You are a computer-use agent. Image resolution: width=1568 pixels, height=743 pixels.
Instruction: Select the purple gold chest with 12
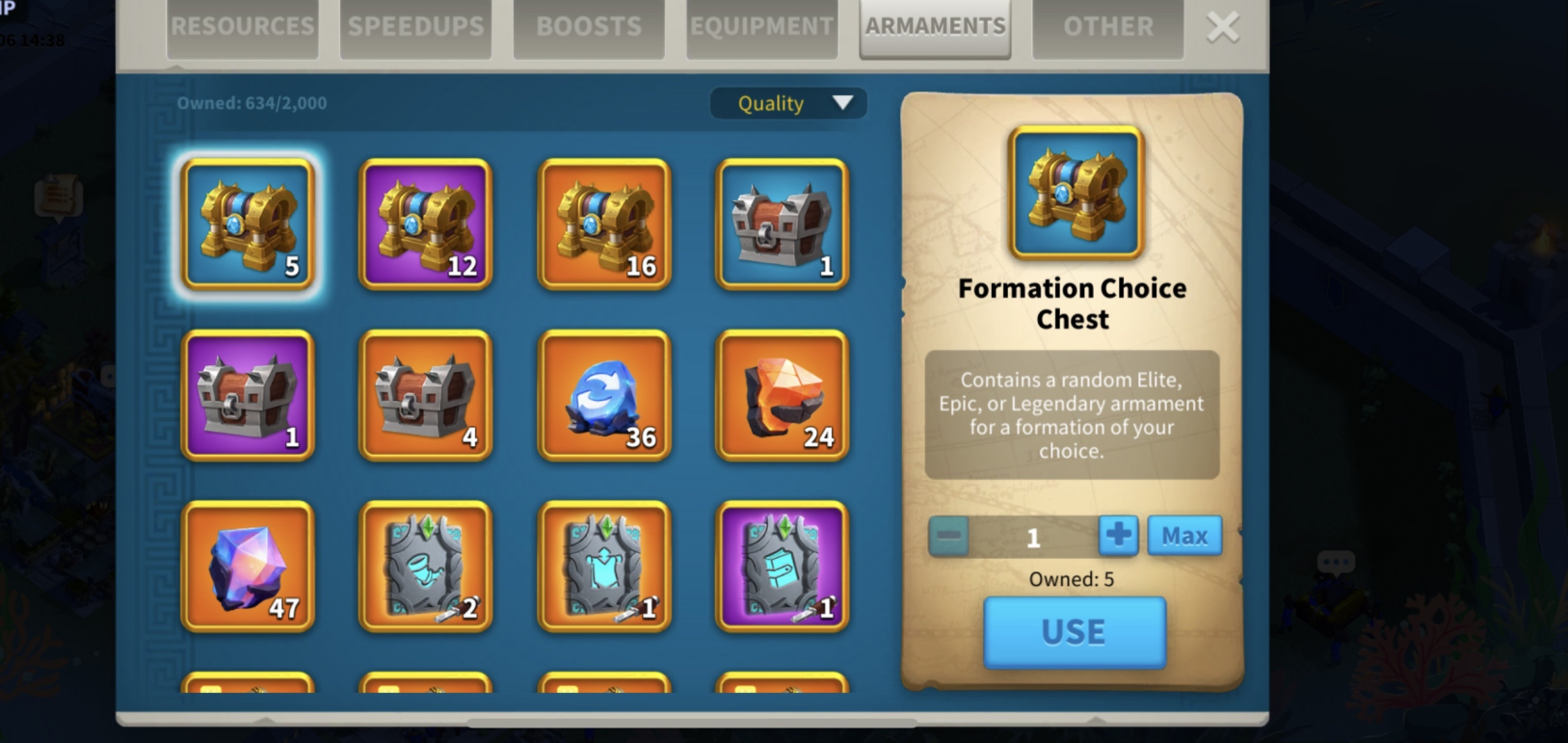coord(426,225)
